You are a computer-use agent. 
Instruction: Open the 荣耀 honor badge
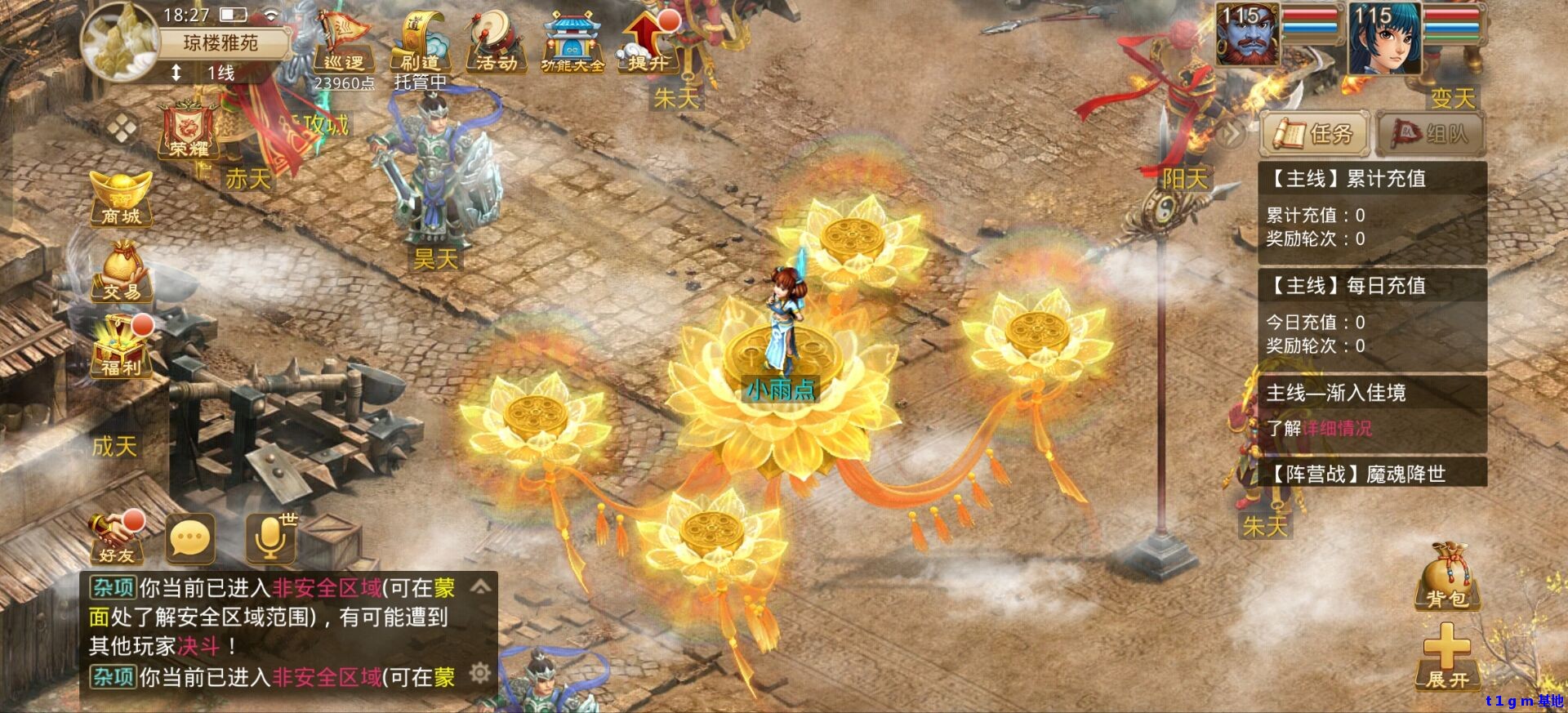pyautogui.click(x=189, y=132)
